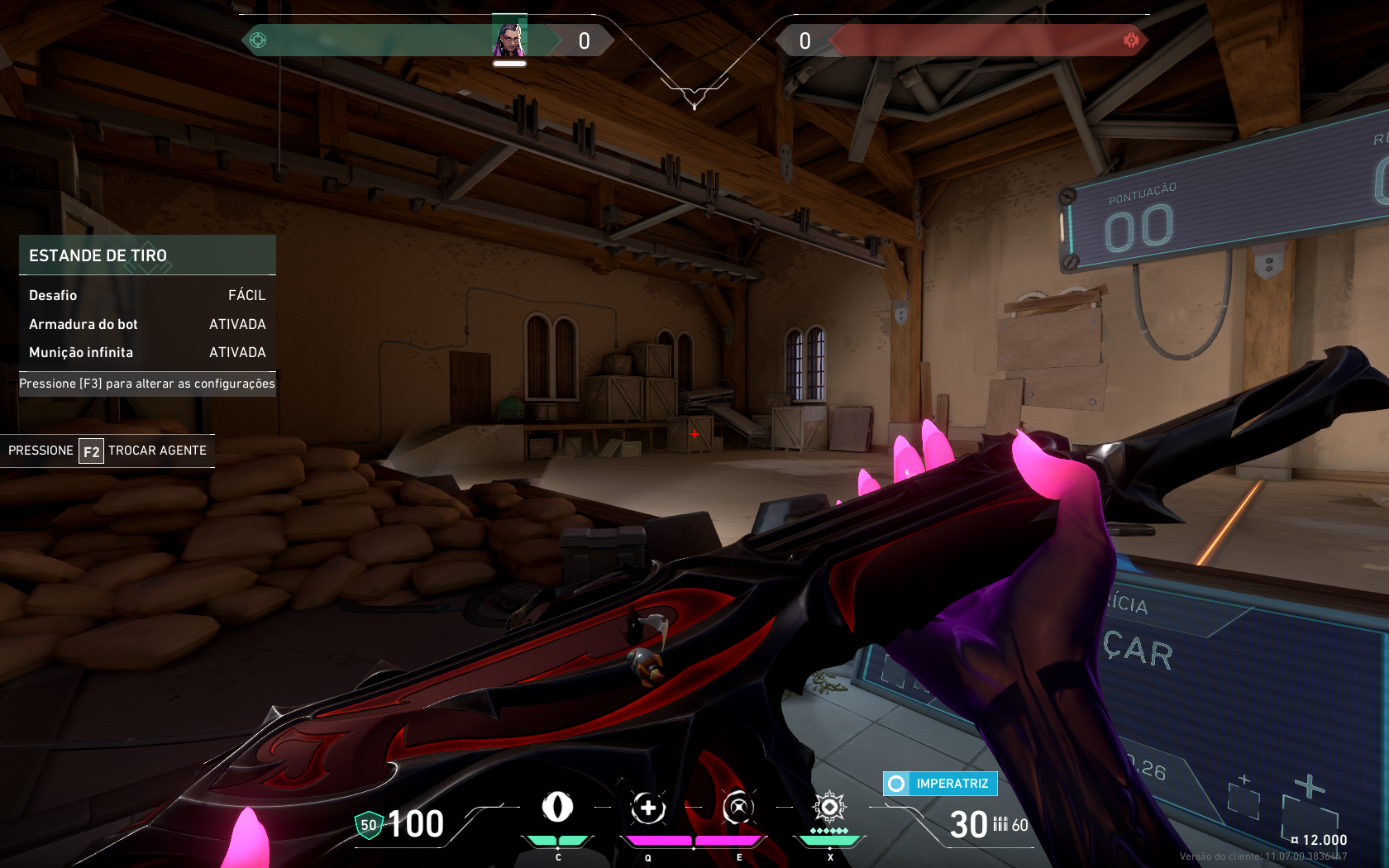Toggle the Munição infinita setting

(147, 352)
